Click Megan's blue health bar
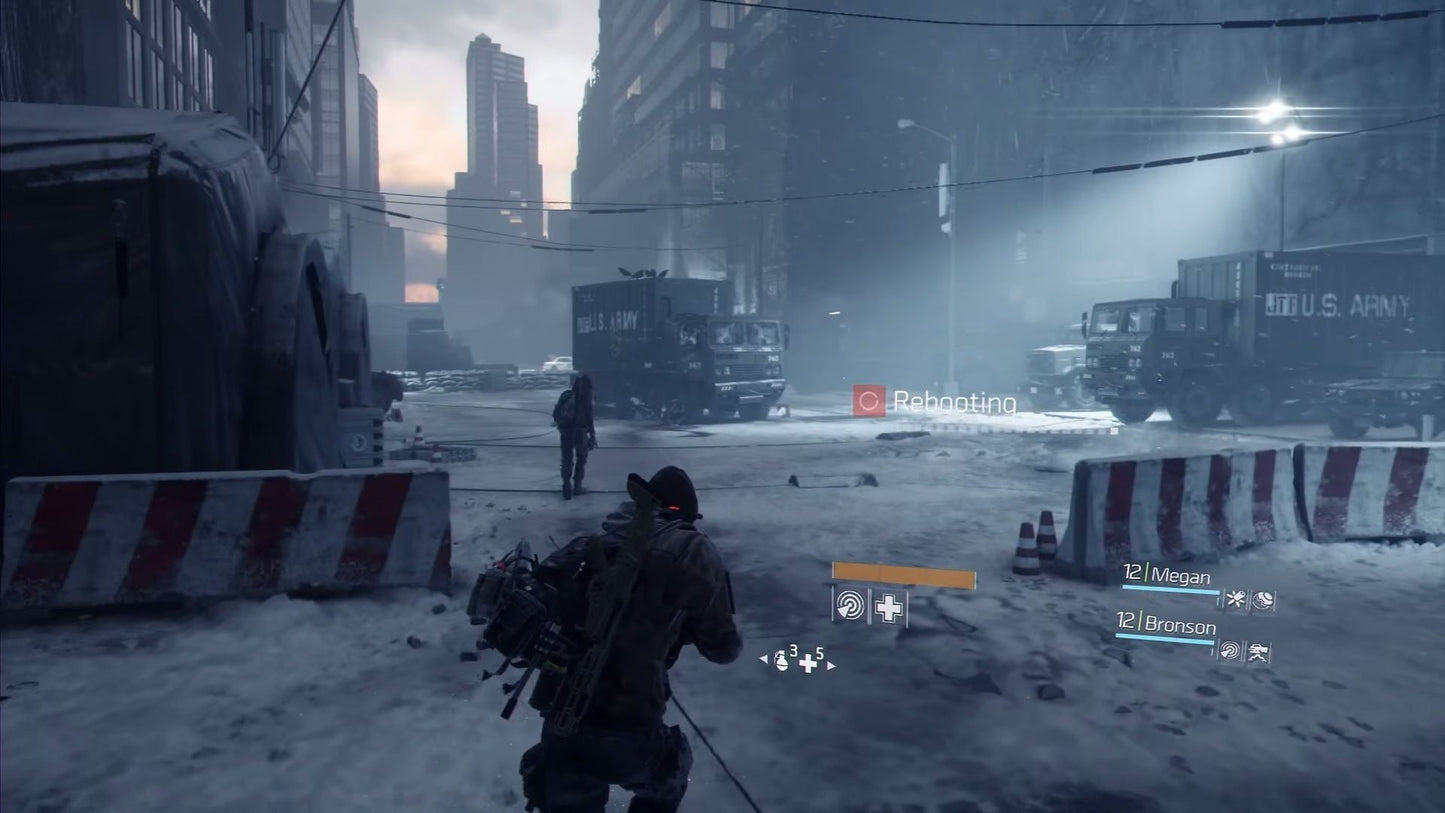The image size is (1445, 813). coord(1169,589)
